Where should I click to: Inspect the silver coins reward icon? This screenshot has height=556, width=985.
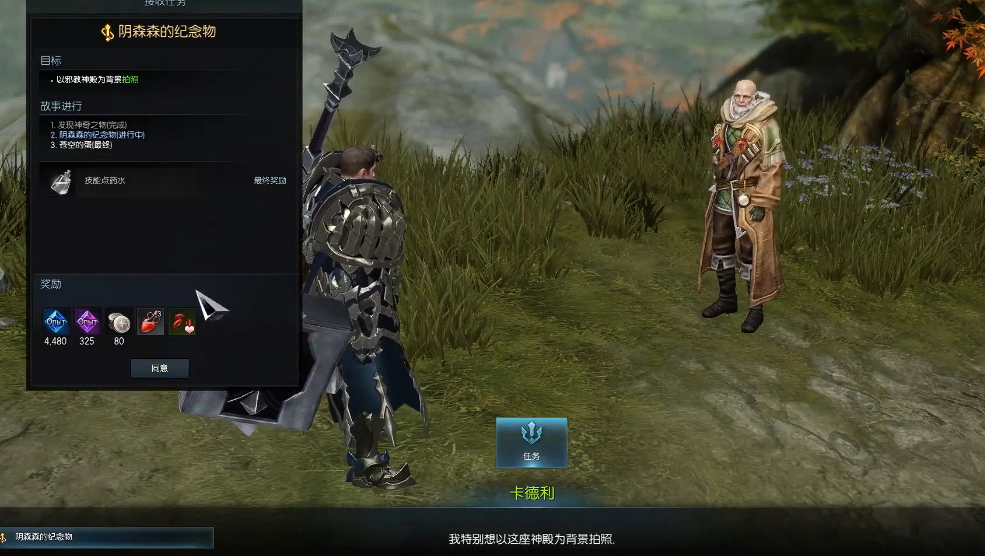click(119, 321)
